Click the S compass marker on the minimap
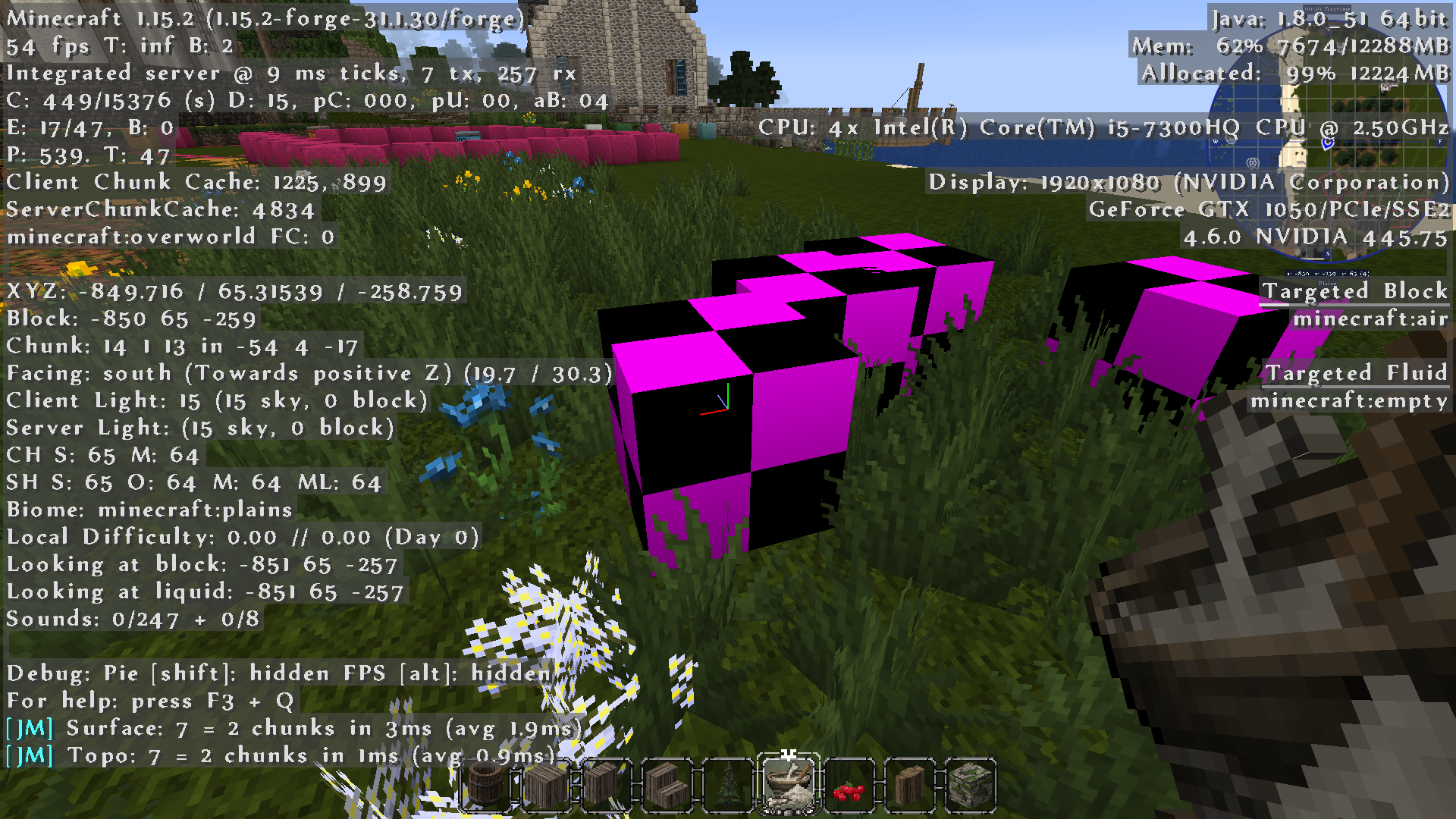This screenshot has width=1456, height=819. pyautogui.click(x=1327, y=253)
